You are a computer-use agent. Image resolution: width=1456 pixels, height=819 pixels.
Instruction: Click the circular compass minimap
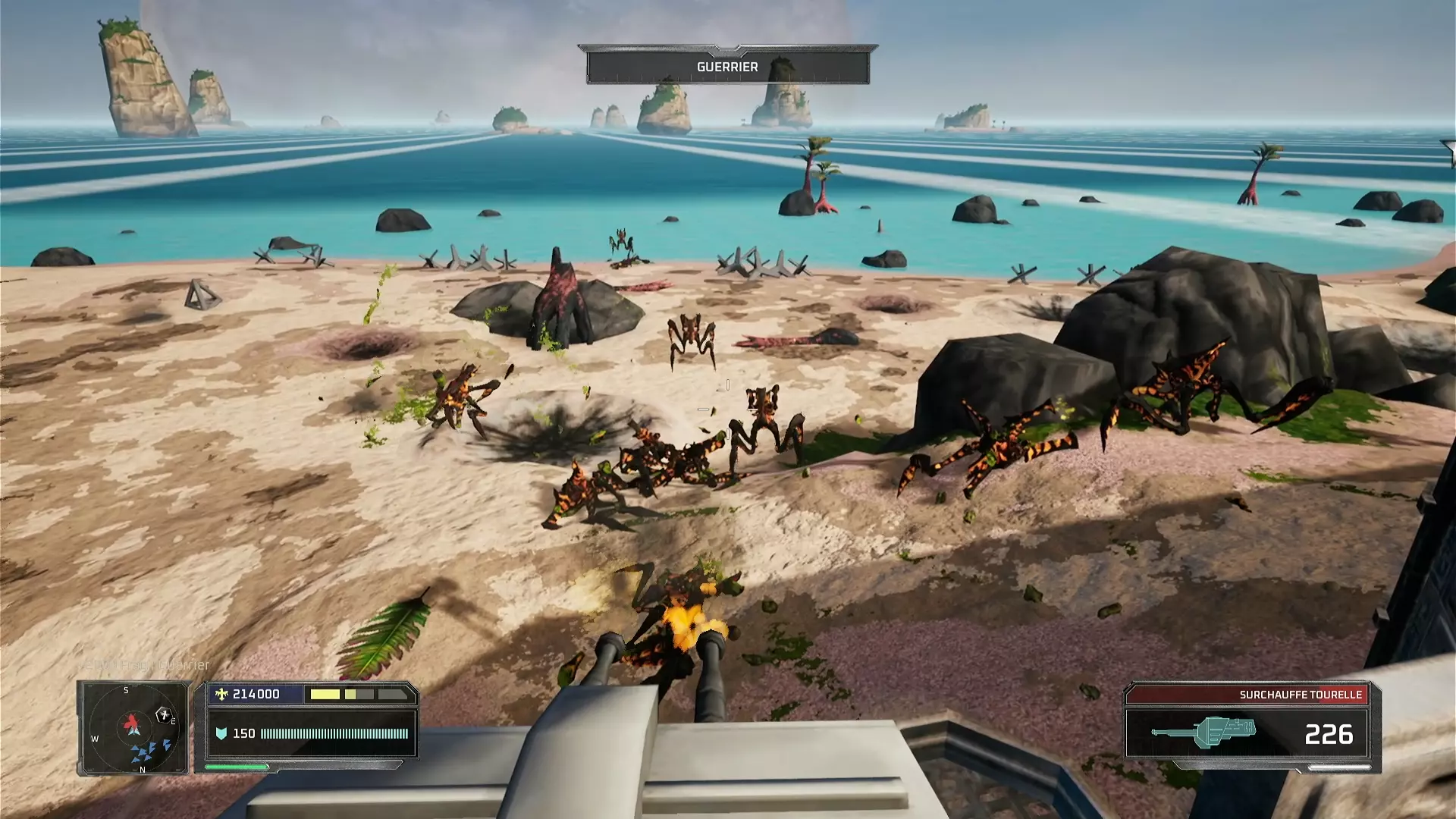pyautogui.click(x=133, y=728)
